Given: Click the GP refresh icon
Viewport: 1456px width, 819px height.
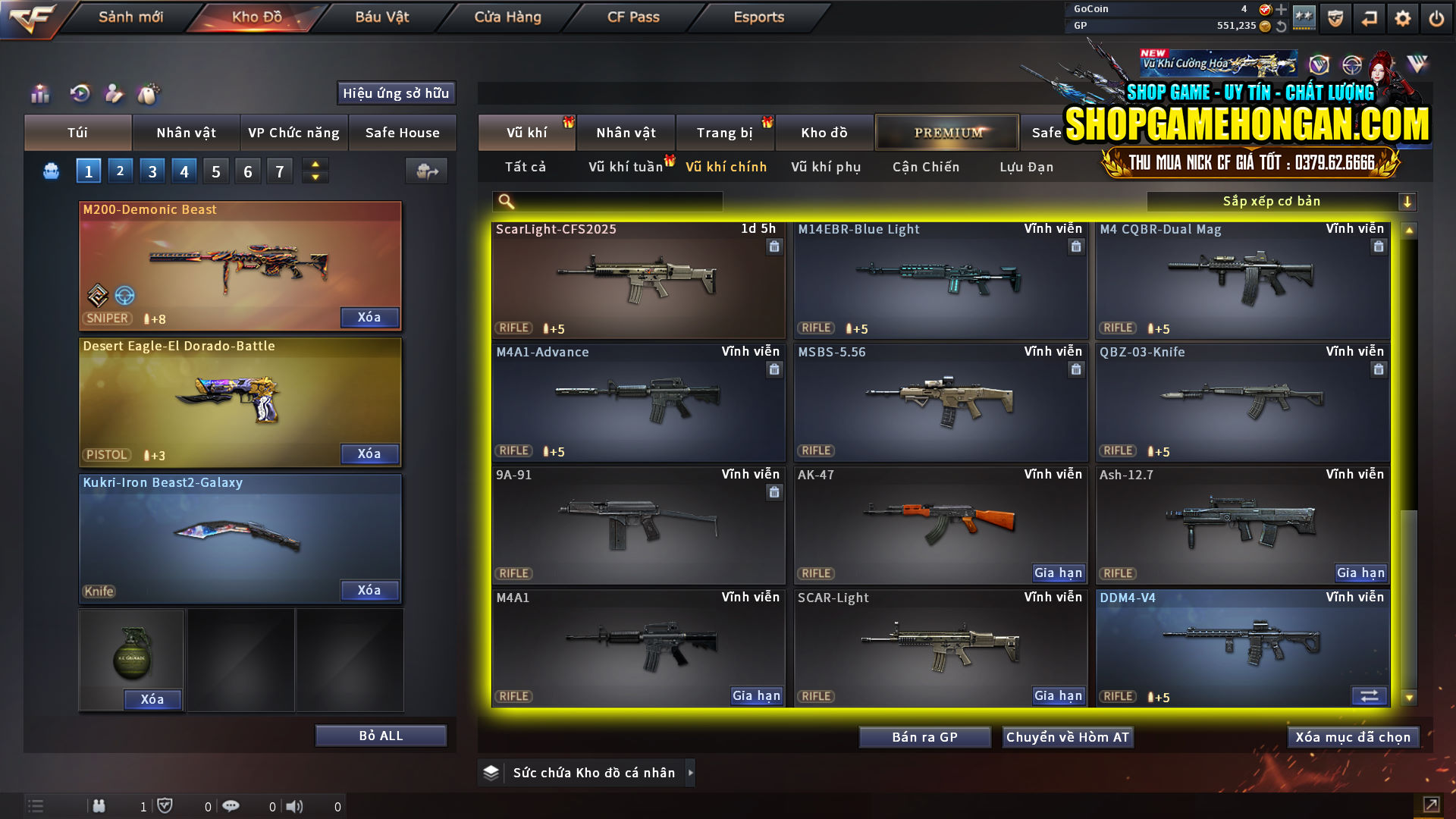Looking at the screenshot, I should (x=1280, y=26).
